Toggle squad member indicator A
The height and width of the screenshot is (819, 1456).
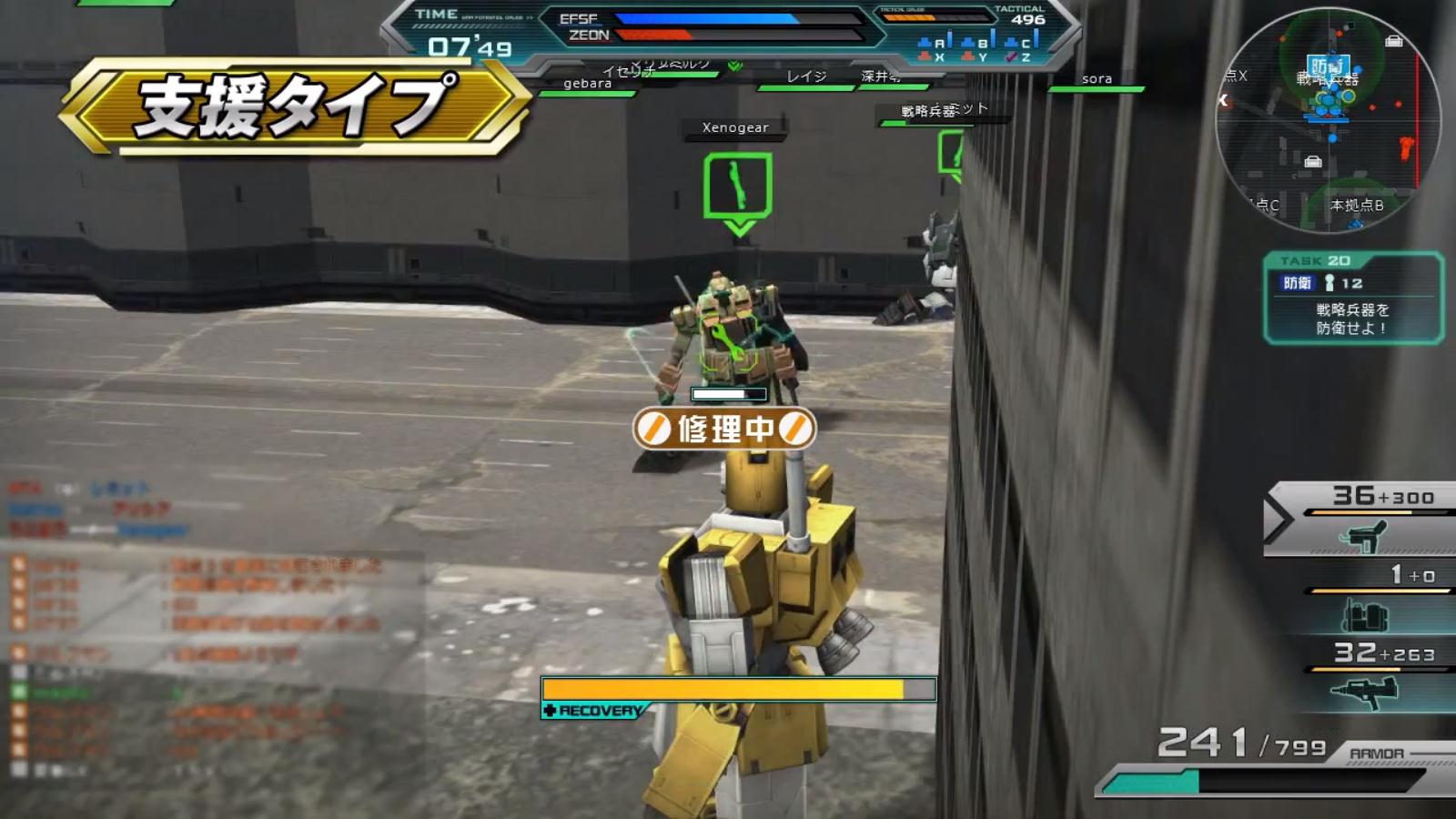click(x=934, y=41)
